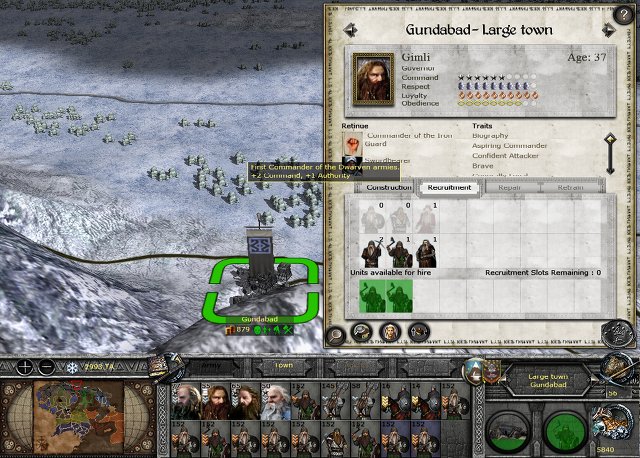Screen dimensions: 640x458
Task: Zoom in the minimap with plus button
Action: coord(24,366)
